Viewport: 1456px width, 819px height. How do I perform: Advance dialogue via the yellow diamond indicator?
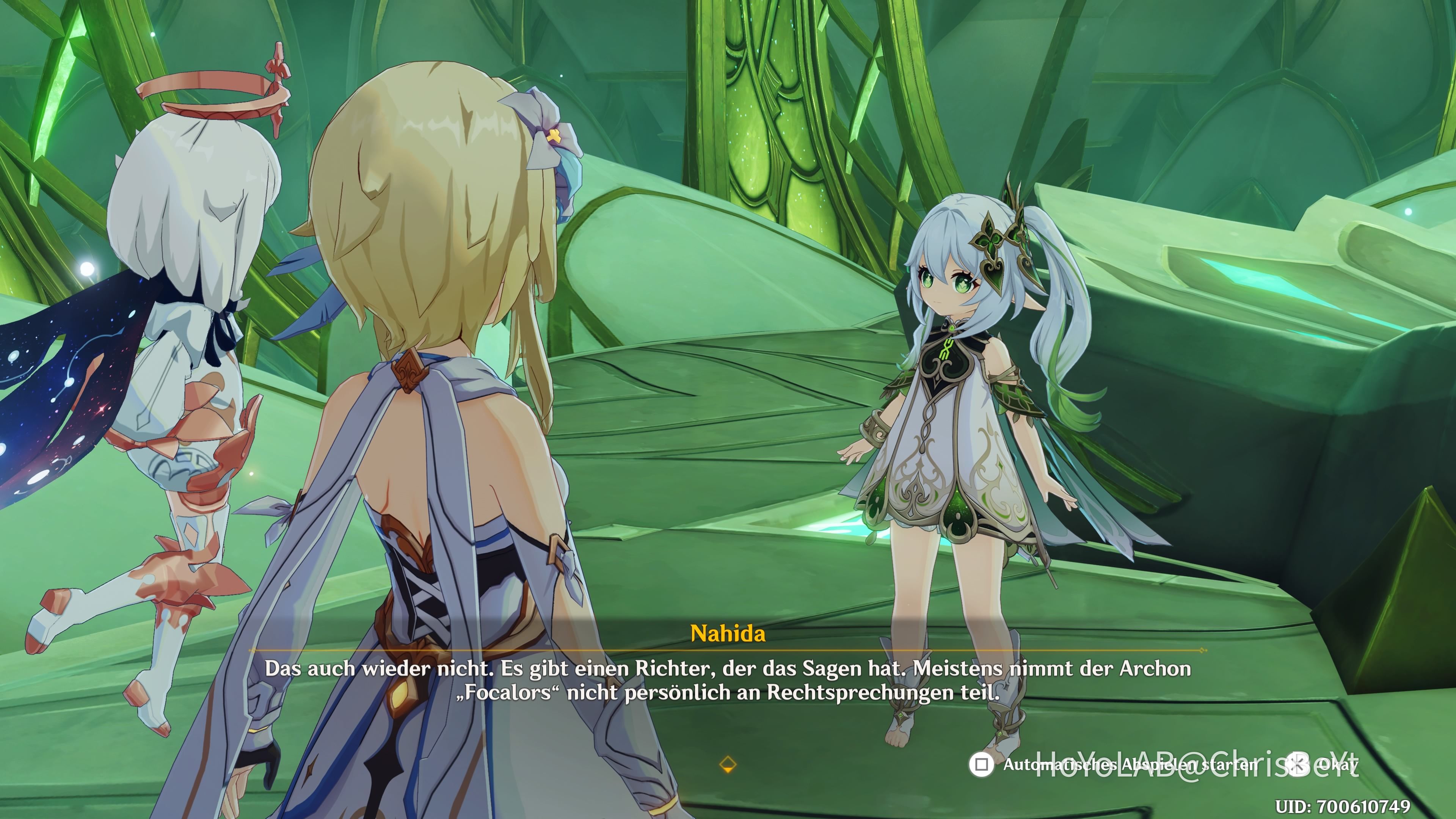728,765
